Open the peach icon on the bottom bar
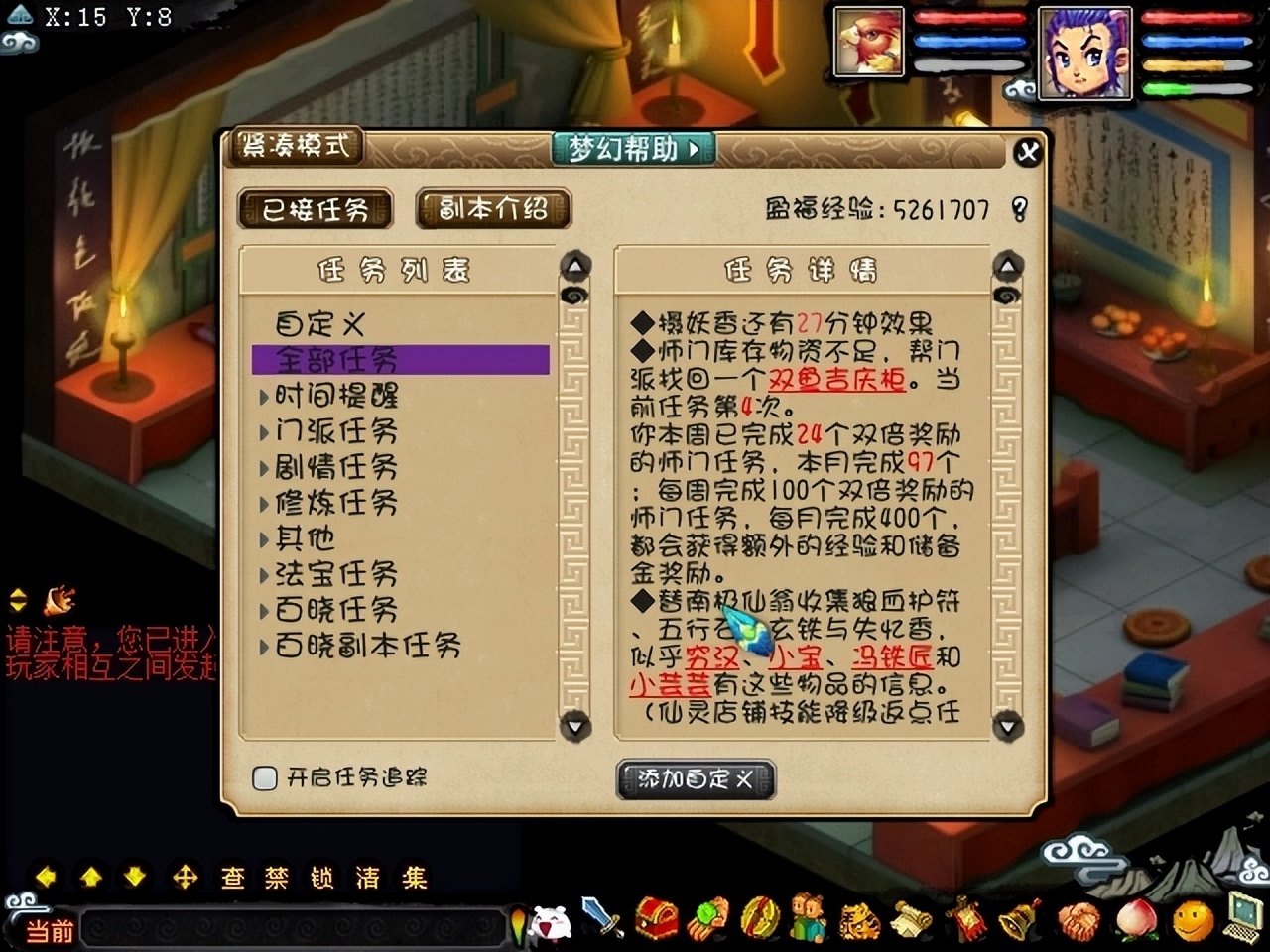1270x952 pixels. coord(1134,922)
